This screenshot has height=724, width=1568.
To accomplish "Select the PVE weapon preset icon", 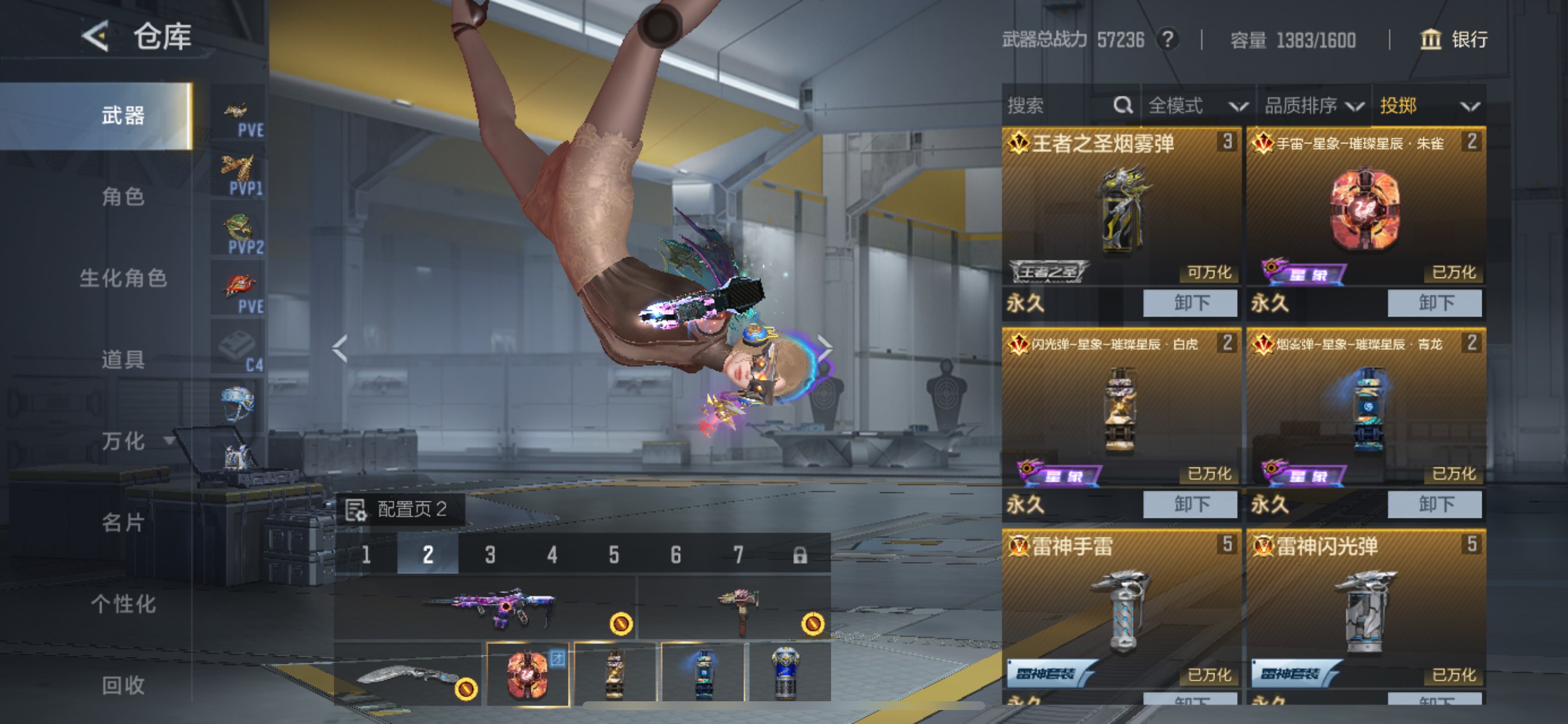I will point(237,113).
